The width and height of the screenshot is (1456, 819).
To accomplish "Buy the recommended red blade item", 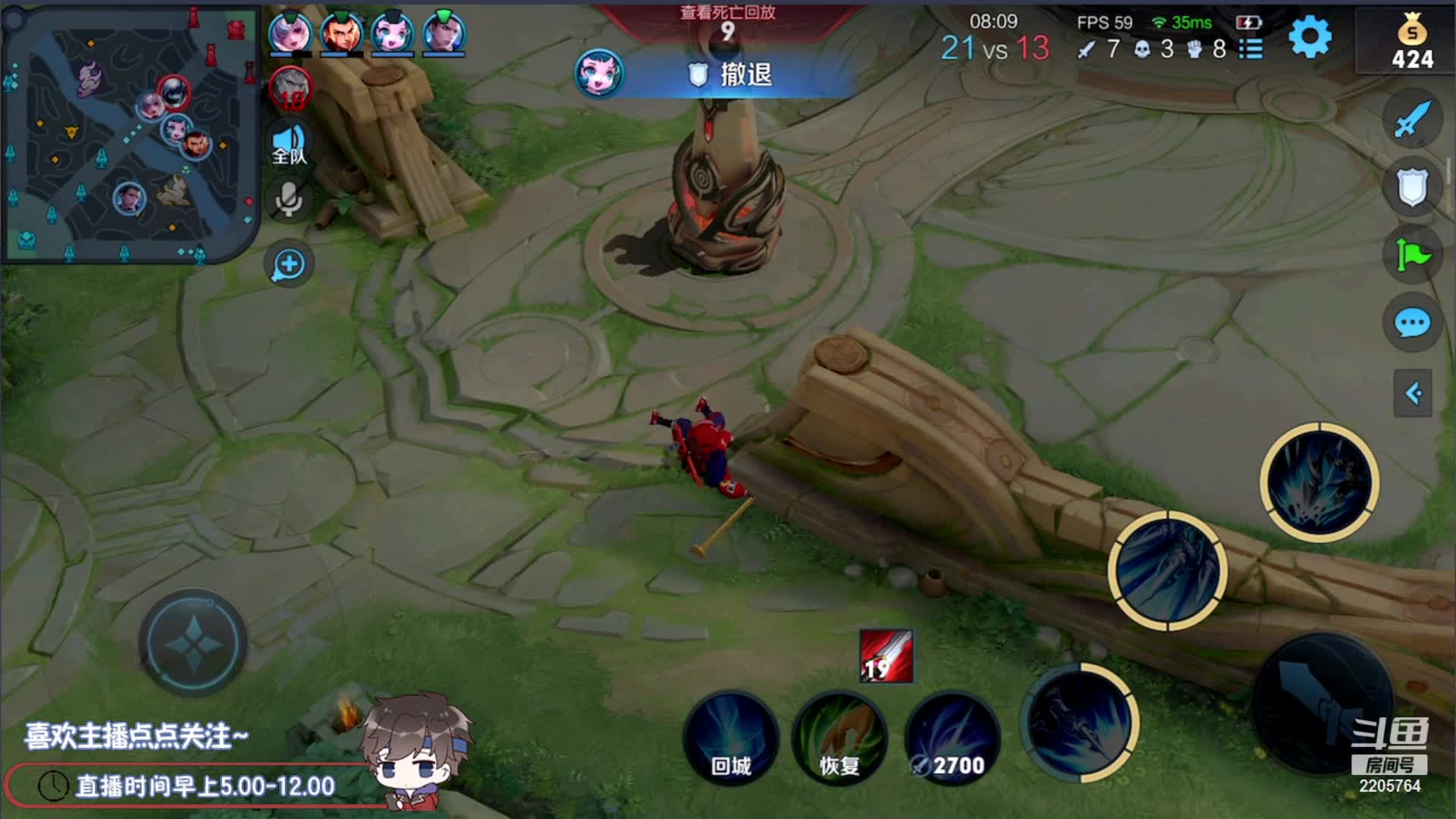I will pyautogui.click(x=886, y=657).
